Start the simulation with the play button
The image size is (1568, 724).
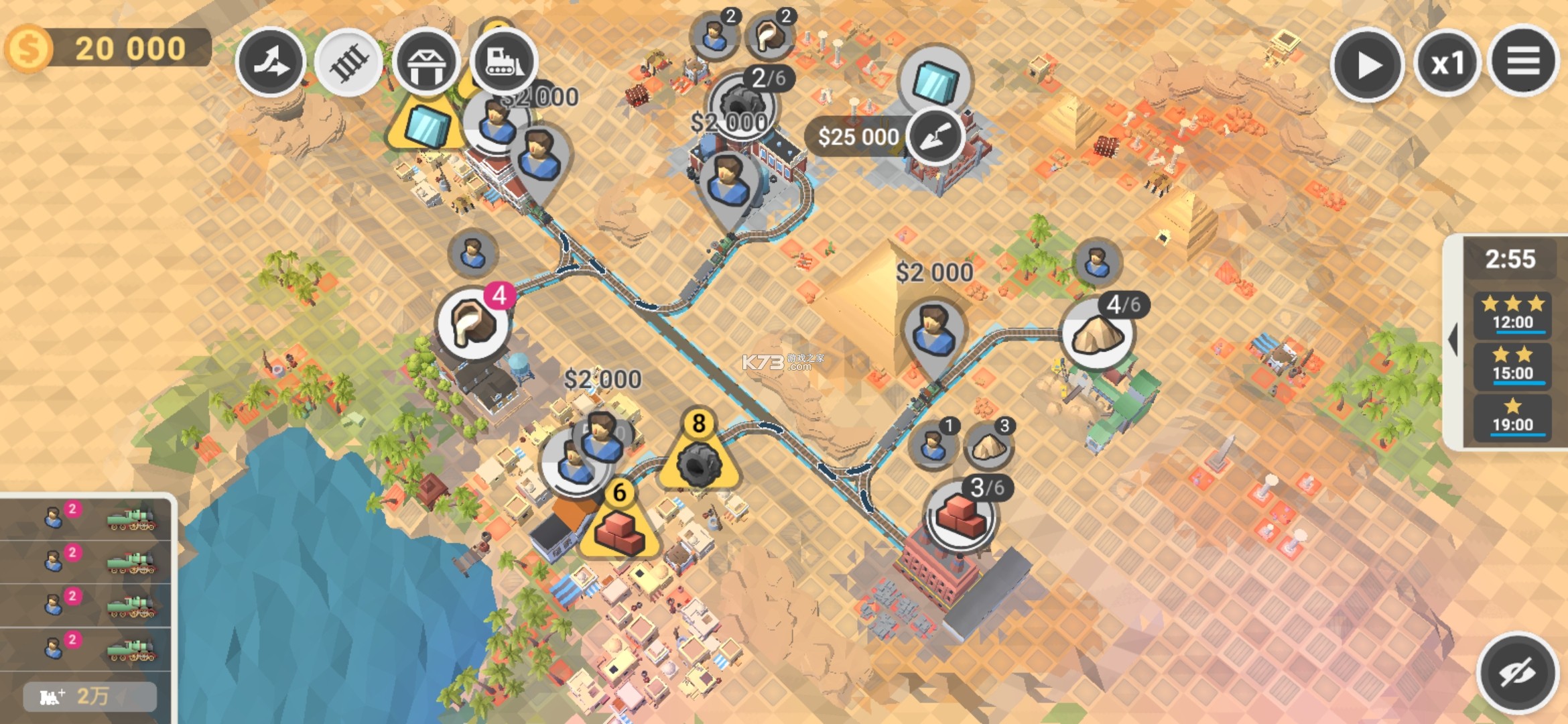[x=1367, y=65]
